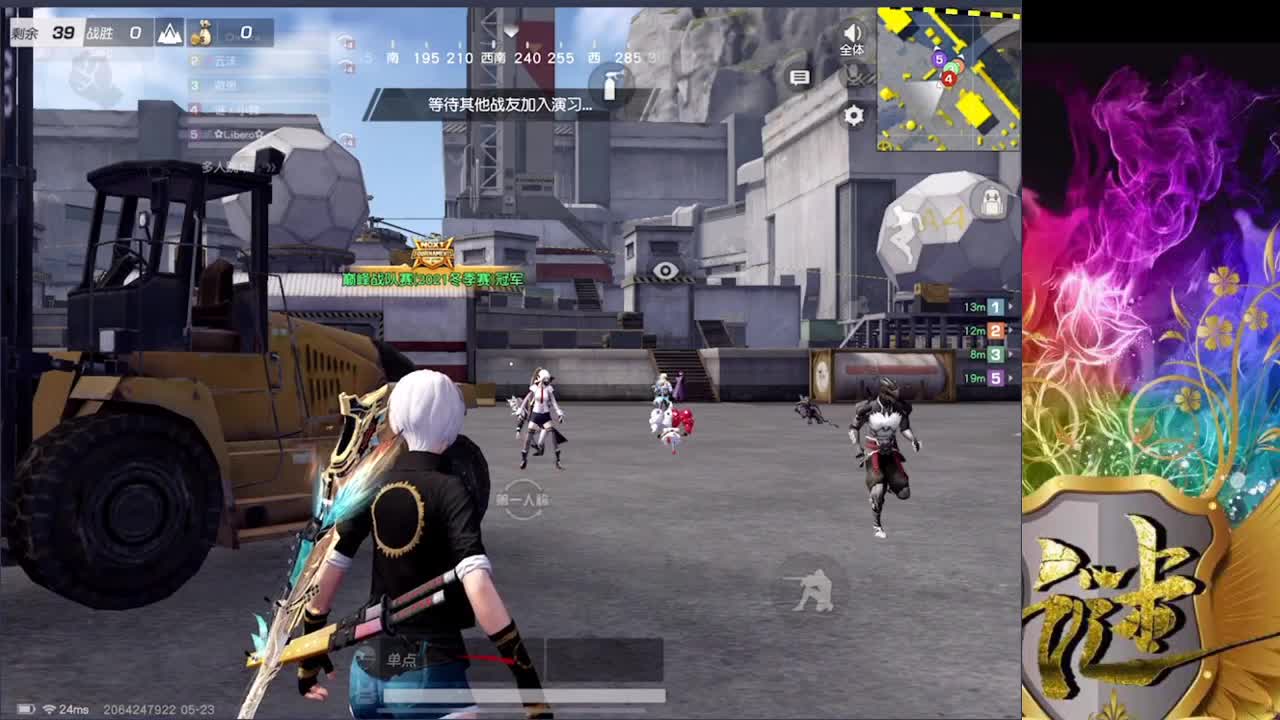Open the settings gear menu
1280x720 pixels.
[853, 115]
